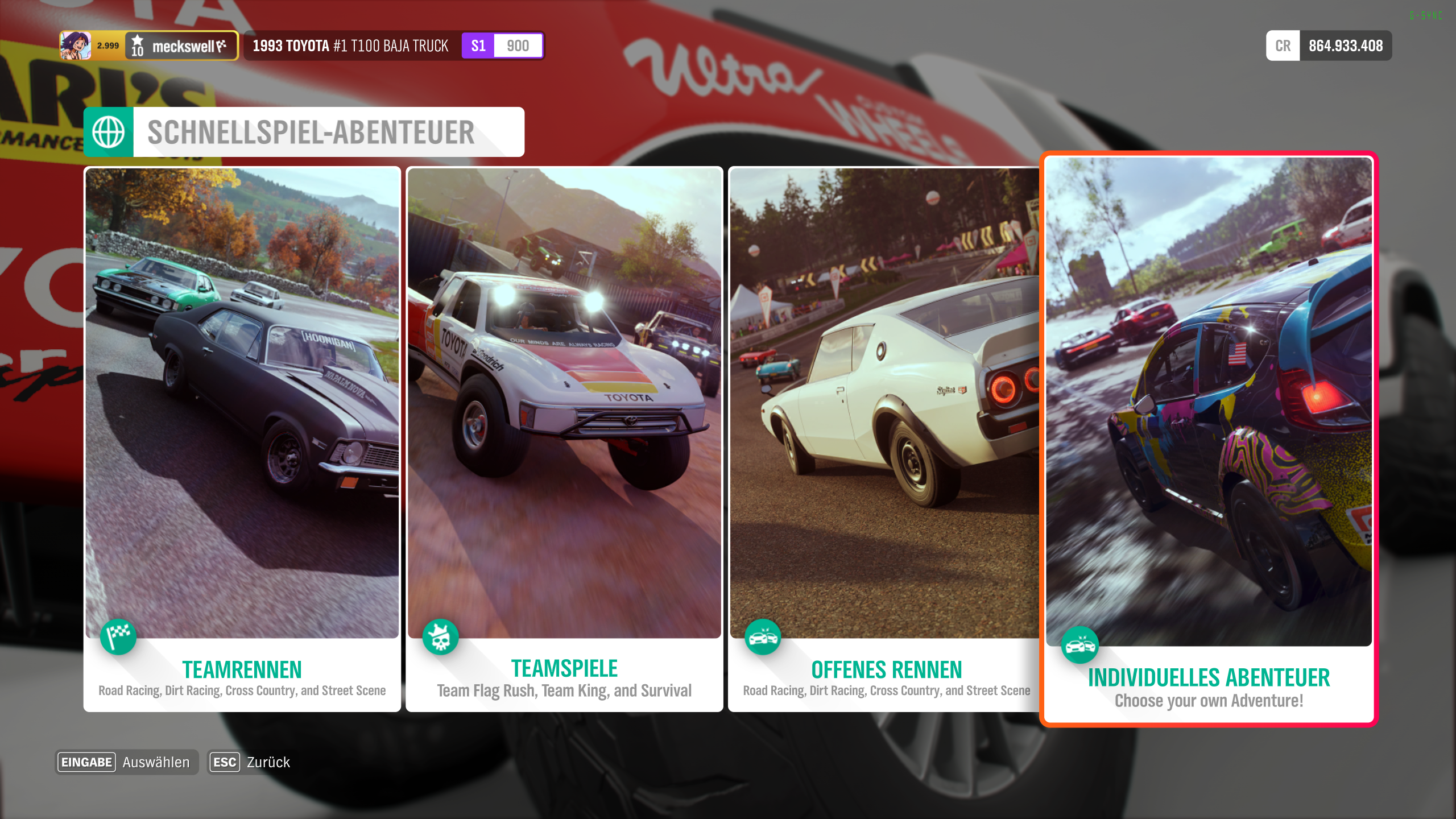
Task: Open the Teamspiele adventure card
Action: coord(565,438)
